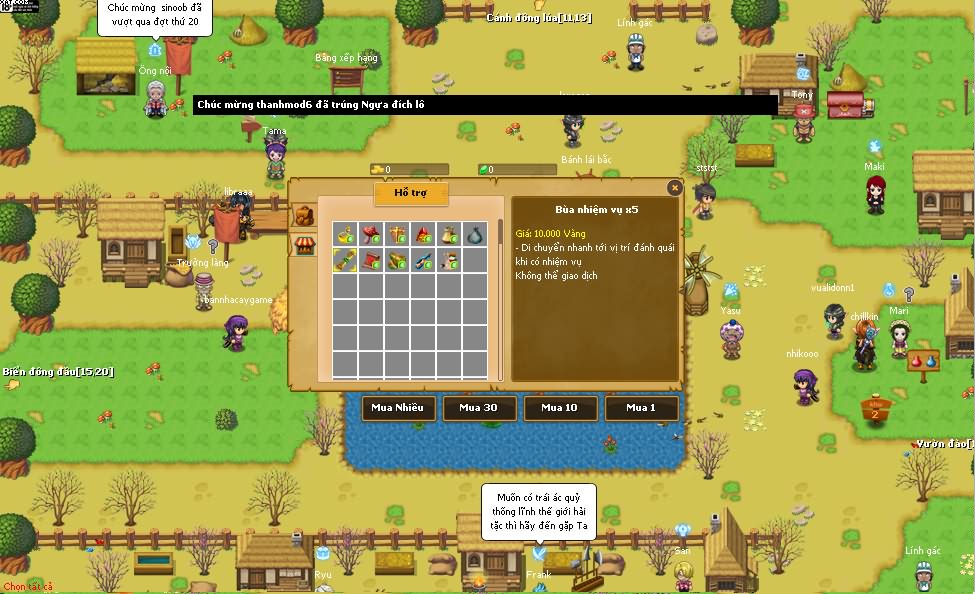Buy many with Mua Nhiều
This screenshot has height=594, width=975.
[x=398, y=408]
